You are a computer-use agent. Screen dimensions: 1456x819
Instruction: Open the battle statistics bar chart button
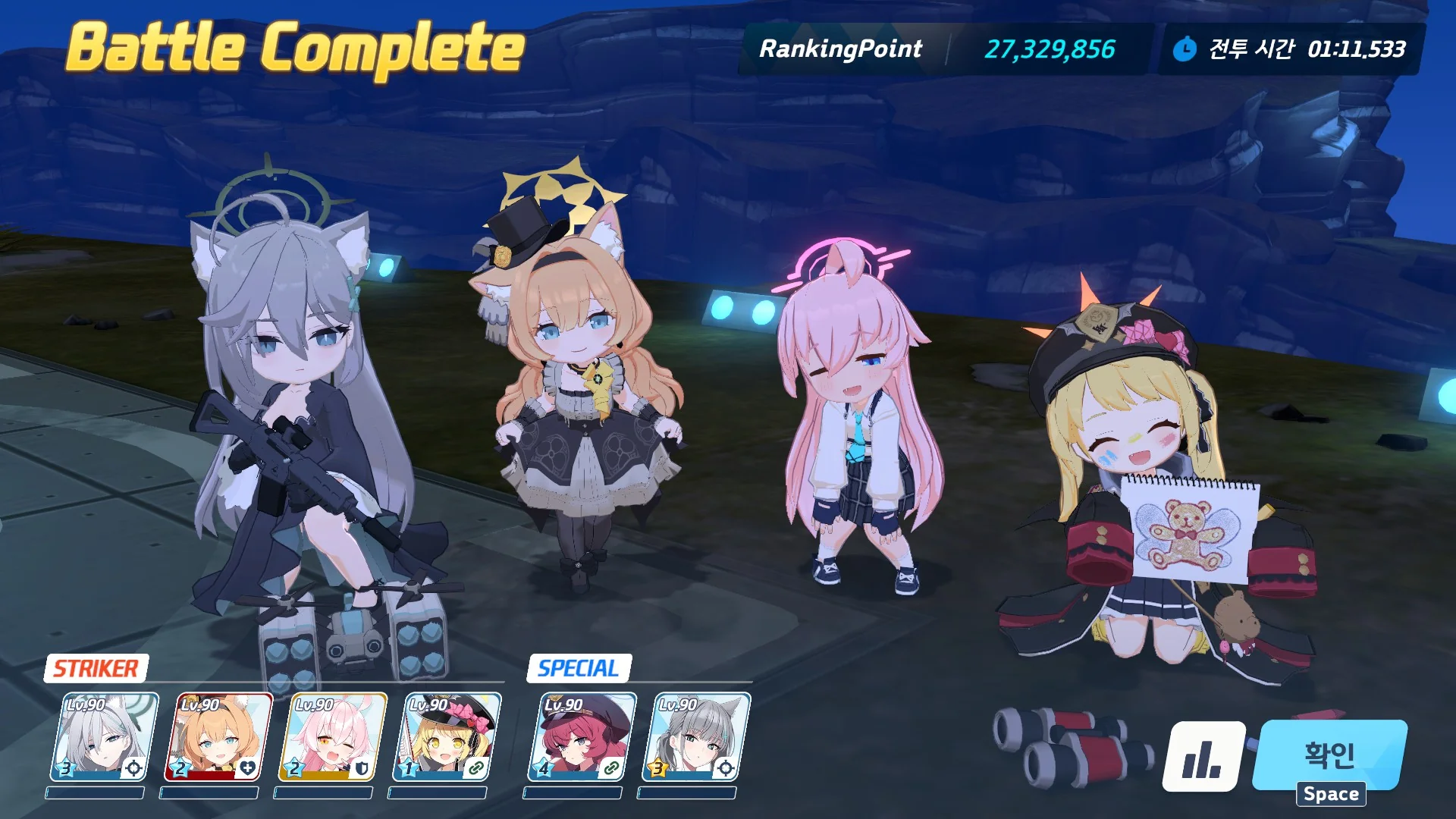coord(1203,756)
